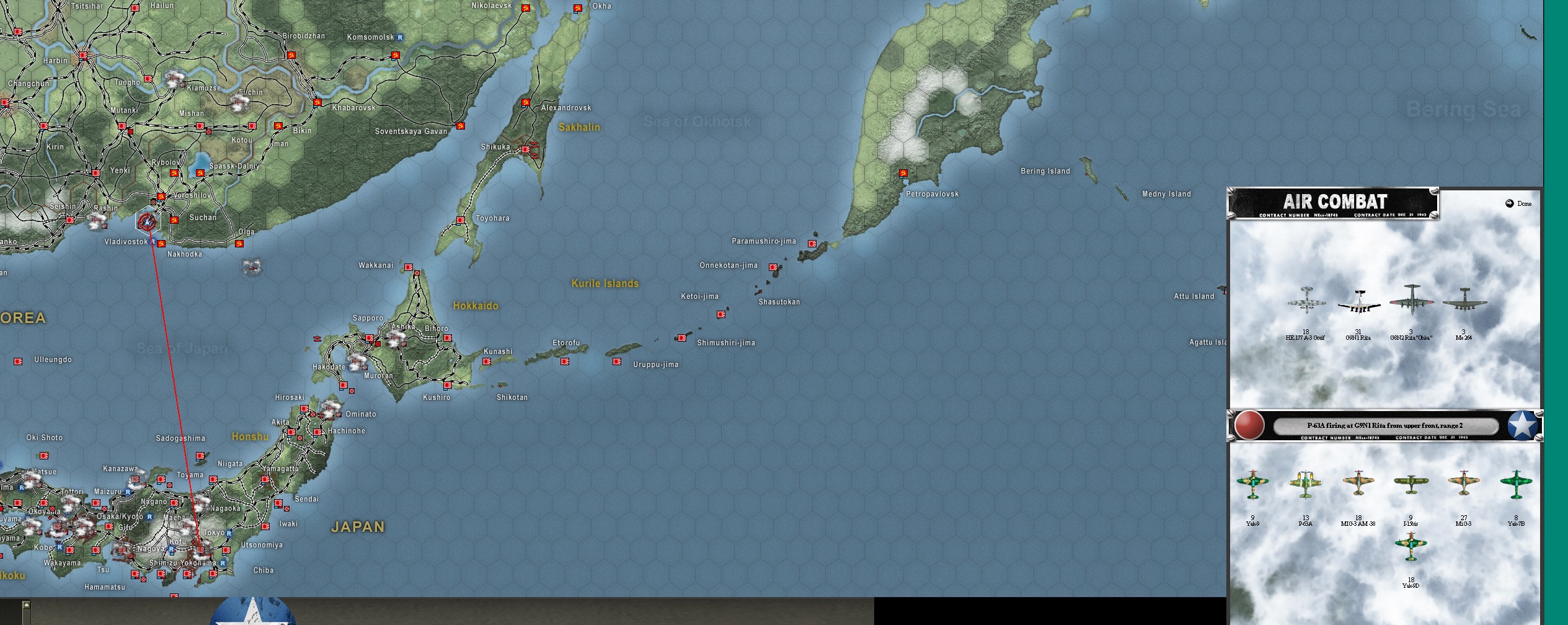The height and width of the screenshot is (625, 1568).
Task: Select the G8N2 Rita "Ohka" aircraft icon
Action: pos(1411,302)
